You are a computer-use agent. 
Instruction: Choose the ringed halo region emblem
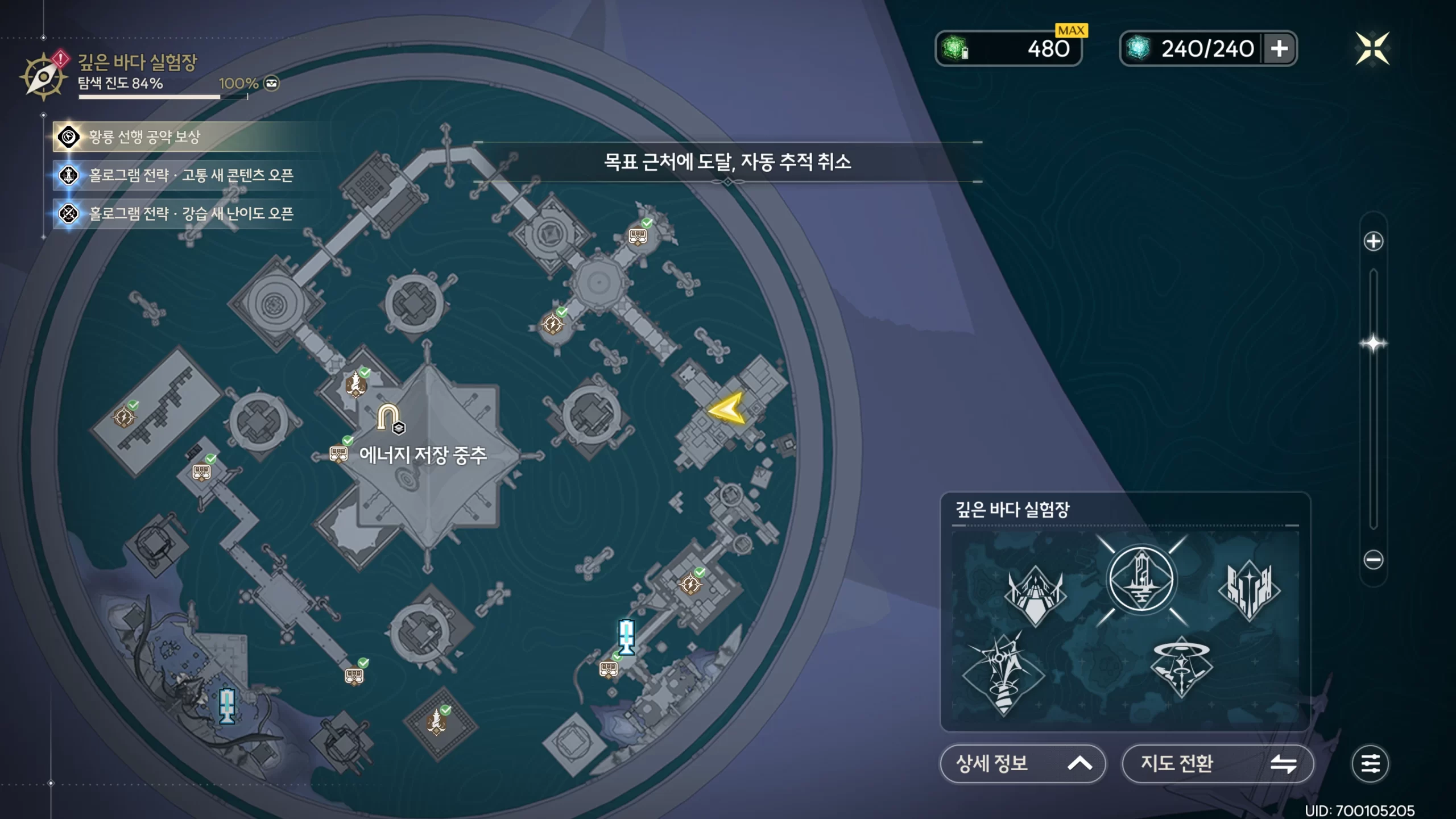tap(1181, 667)
